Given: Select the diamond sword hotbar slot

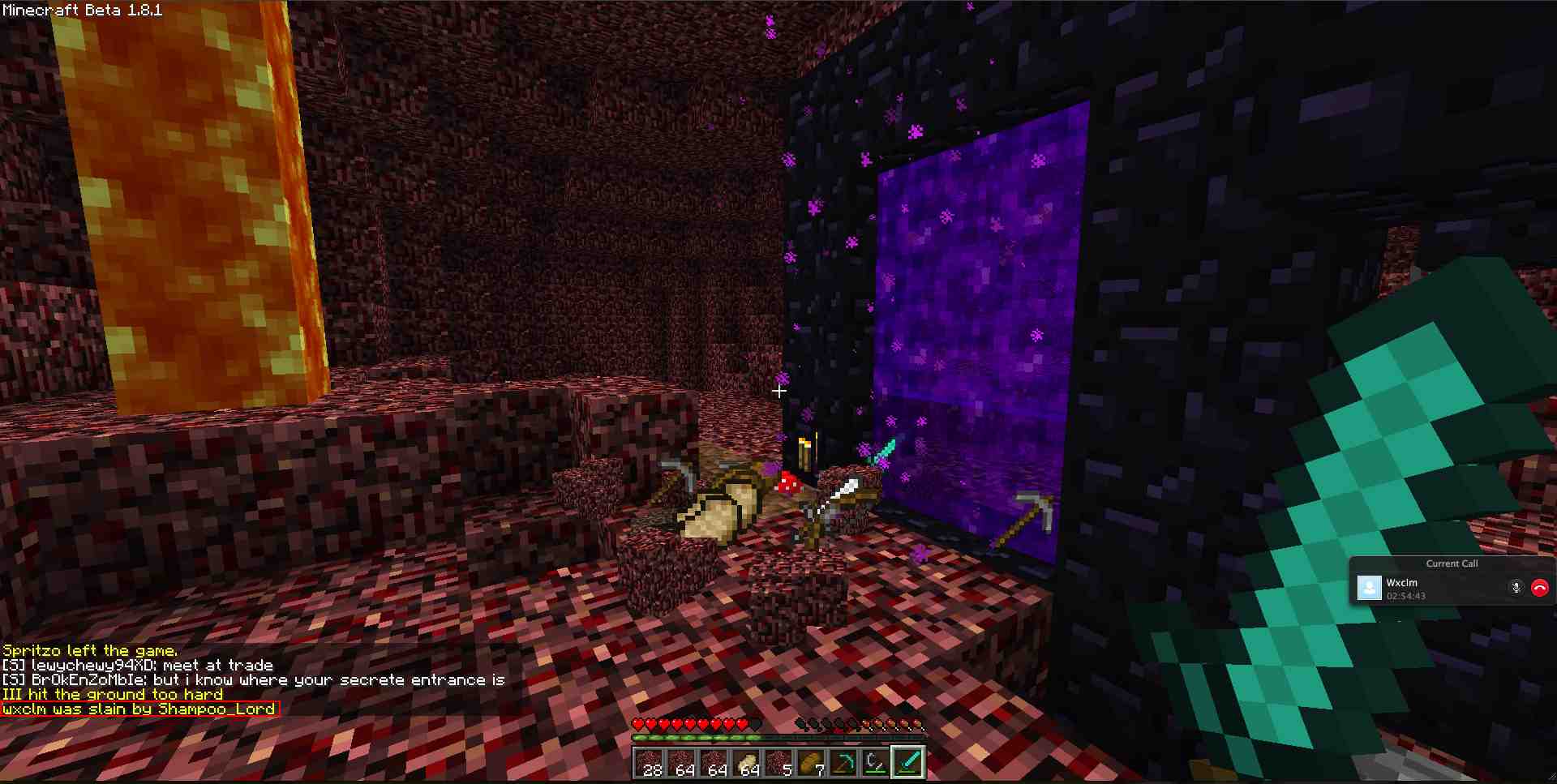Looking at the screenshot, I should pos(908,763).
